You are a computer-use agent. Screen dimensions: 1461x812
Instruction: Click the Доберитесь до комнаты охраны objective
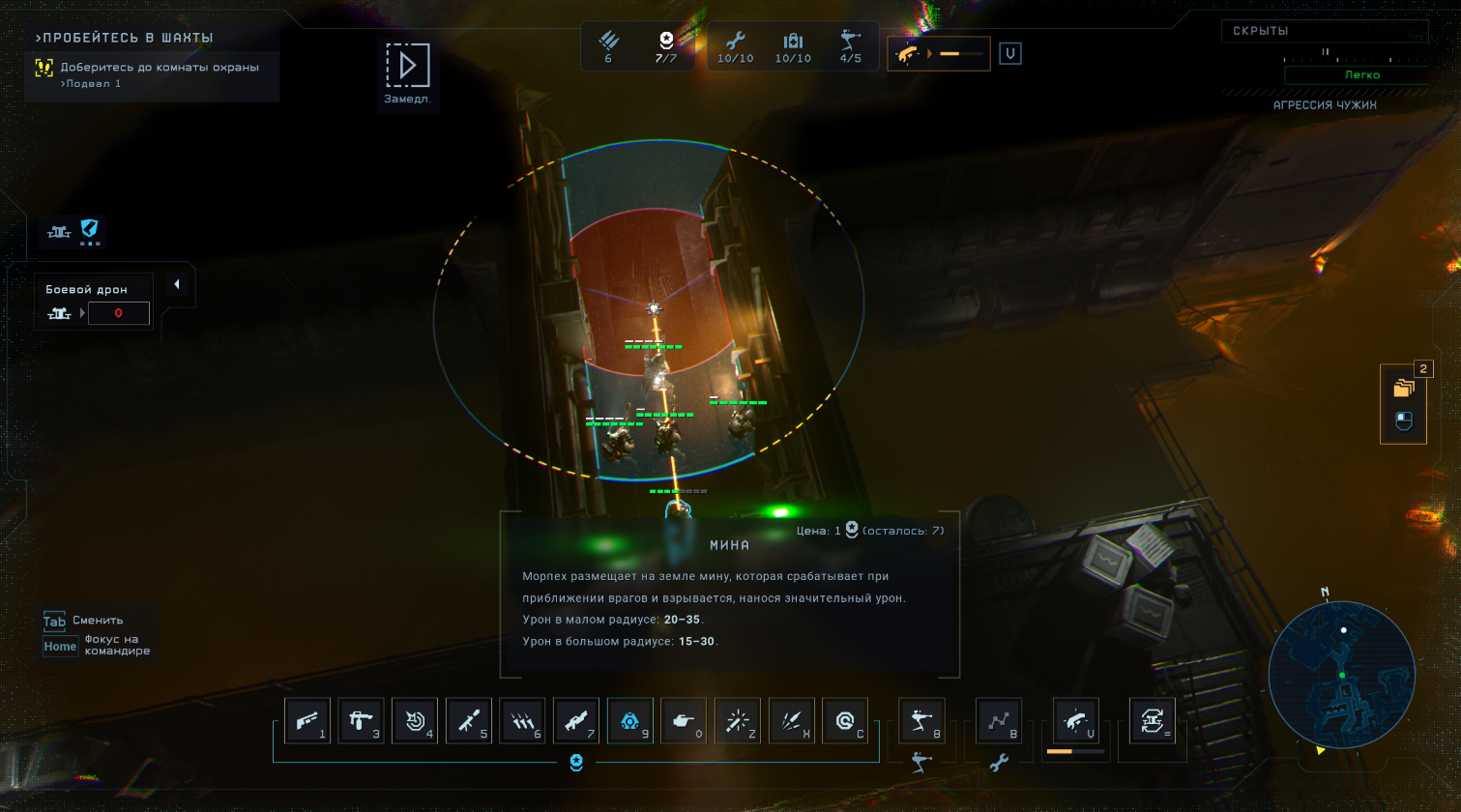tap(160, 68)
